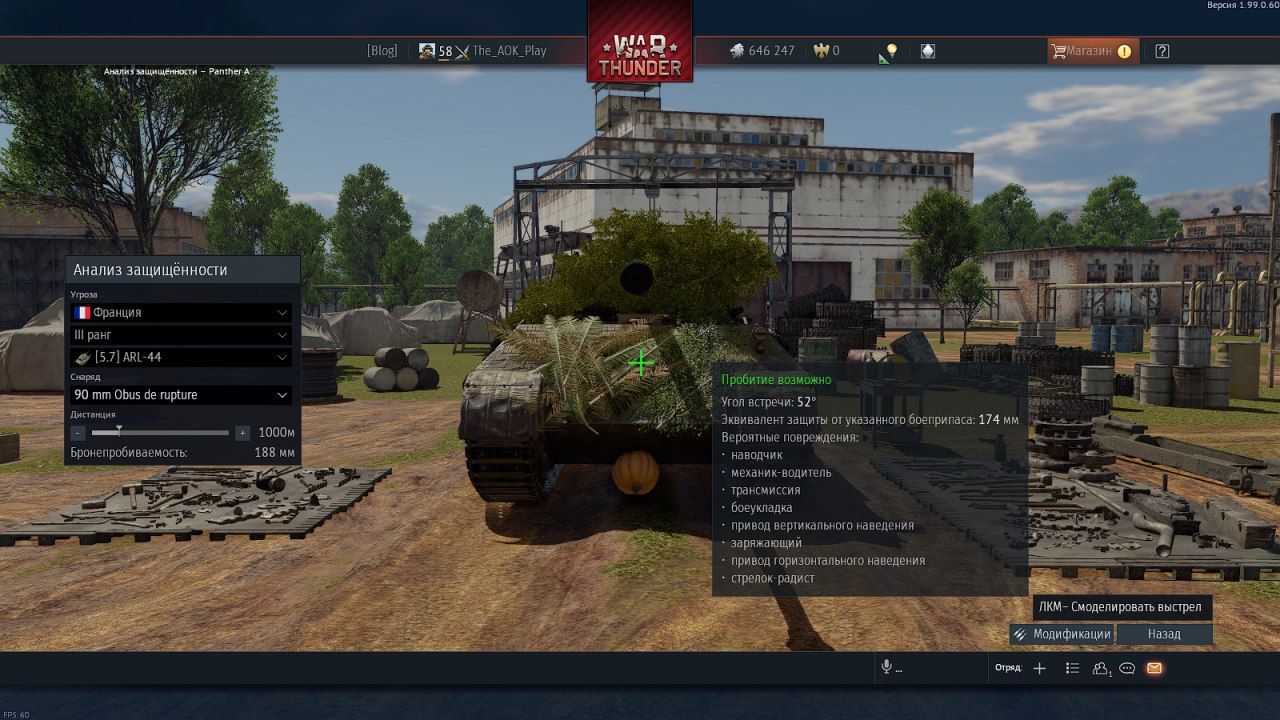Expand the ARL-44 vehicle dropdown
This screenshot has width=1280, height=720.
(x=180, y=357)
